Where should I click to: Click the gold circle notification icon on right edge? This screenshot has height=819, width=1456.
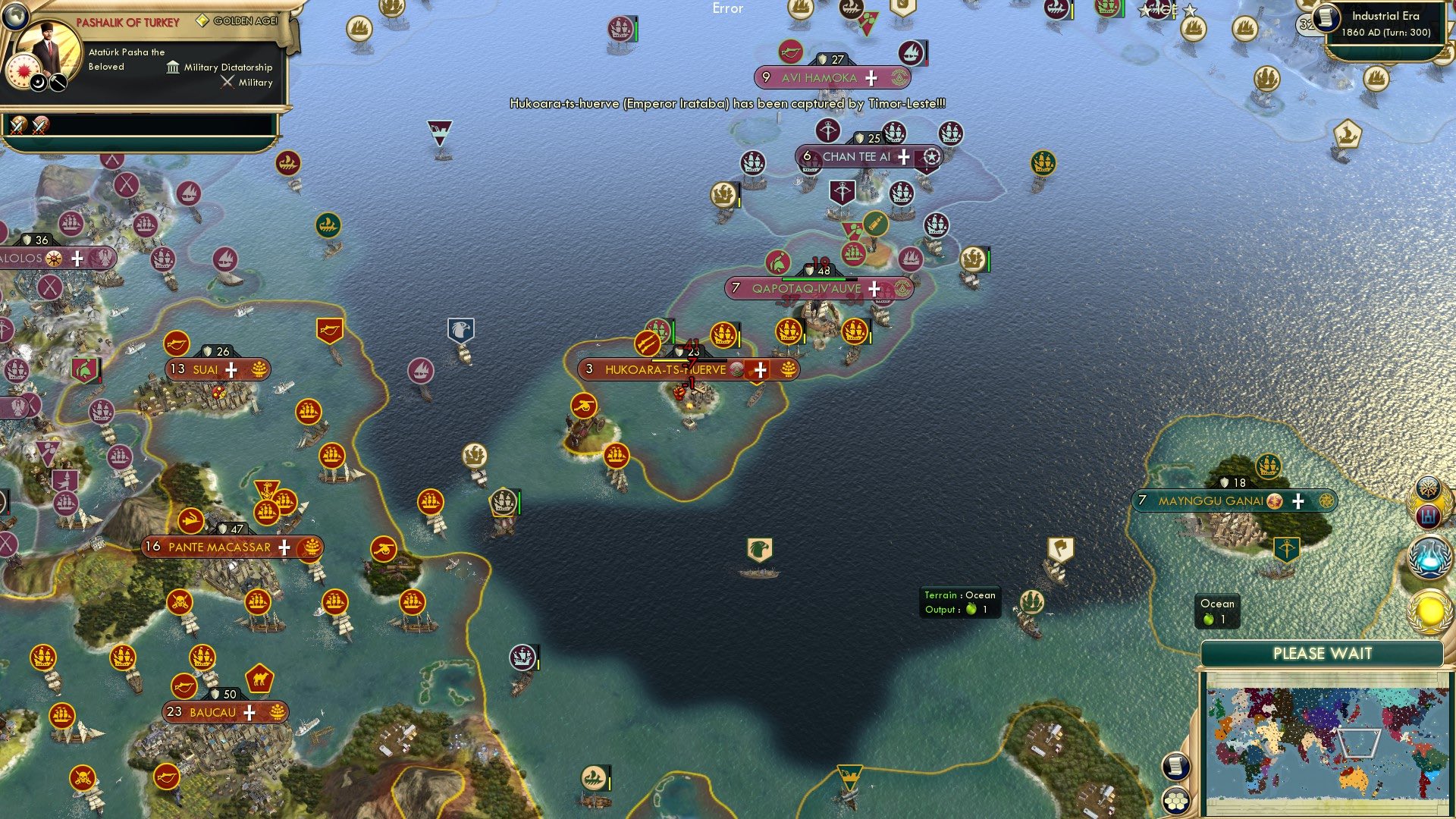(x=1429, y=610)
